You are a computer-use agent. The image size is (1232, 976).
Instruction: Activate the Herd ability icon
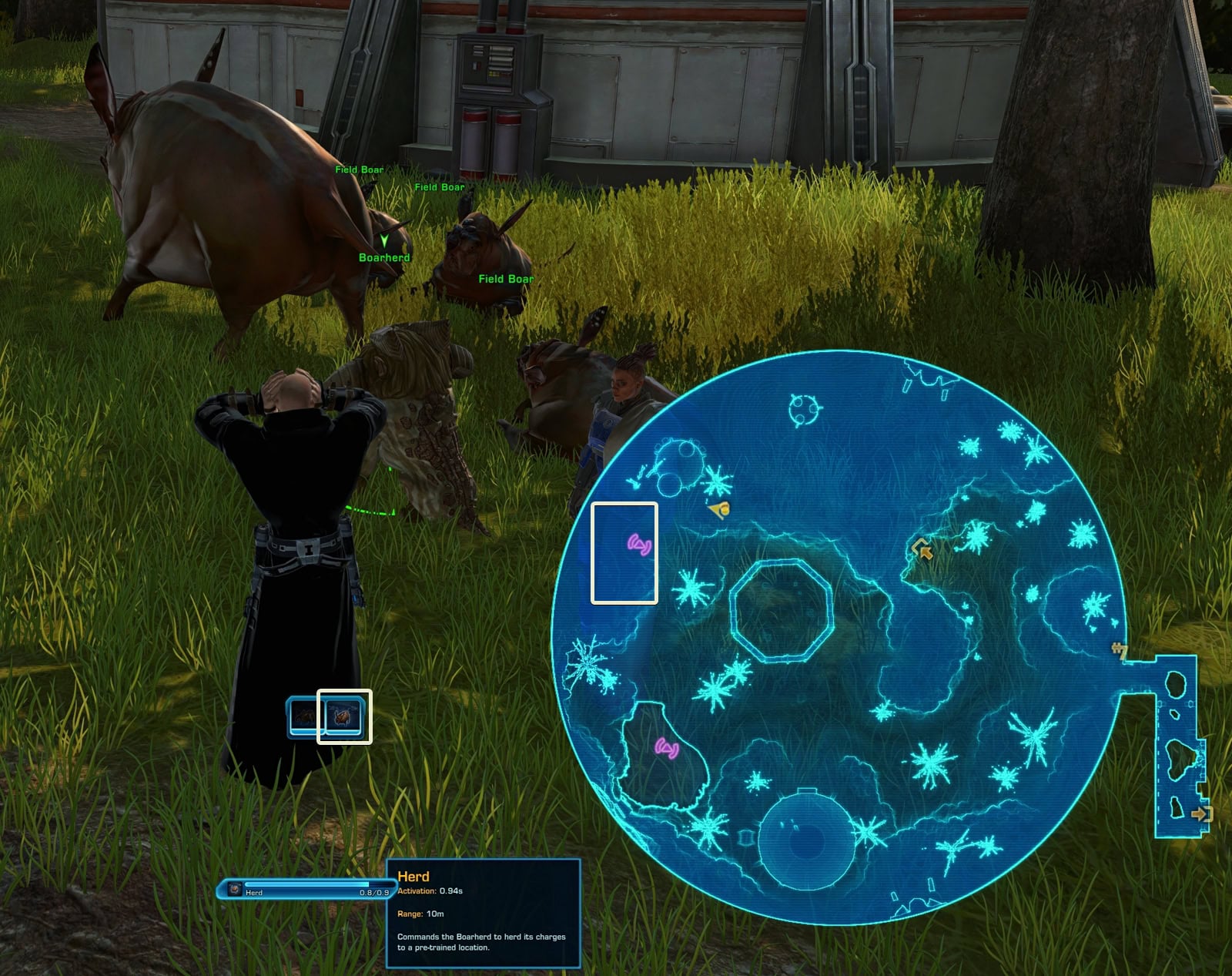(344, 716)
